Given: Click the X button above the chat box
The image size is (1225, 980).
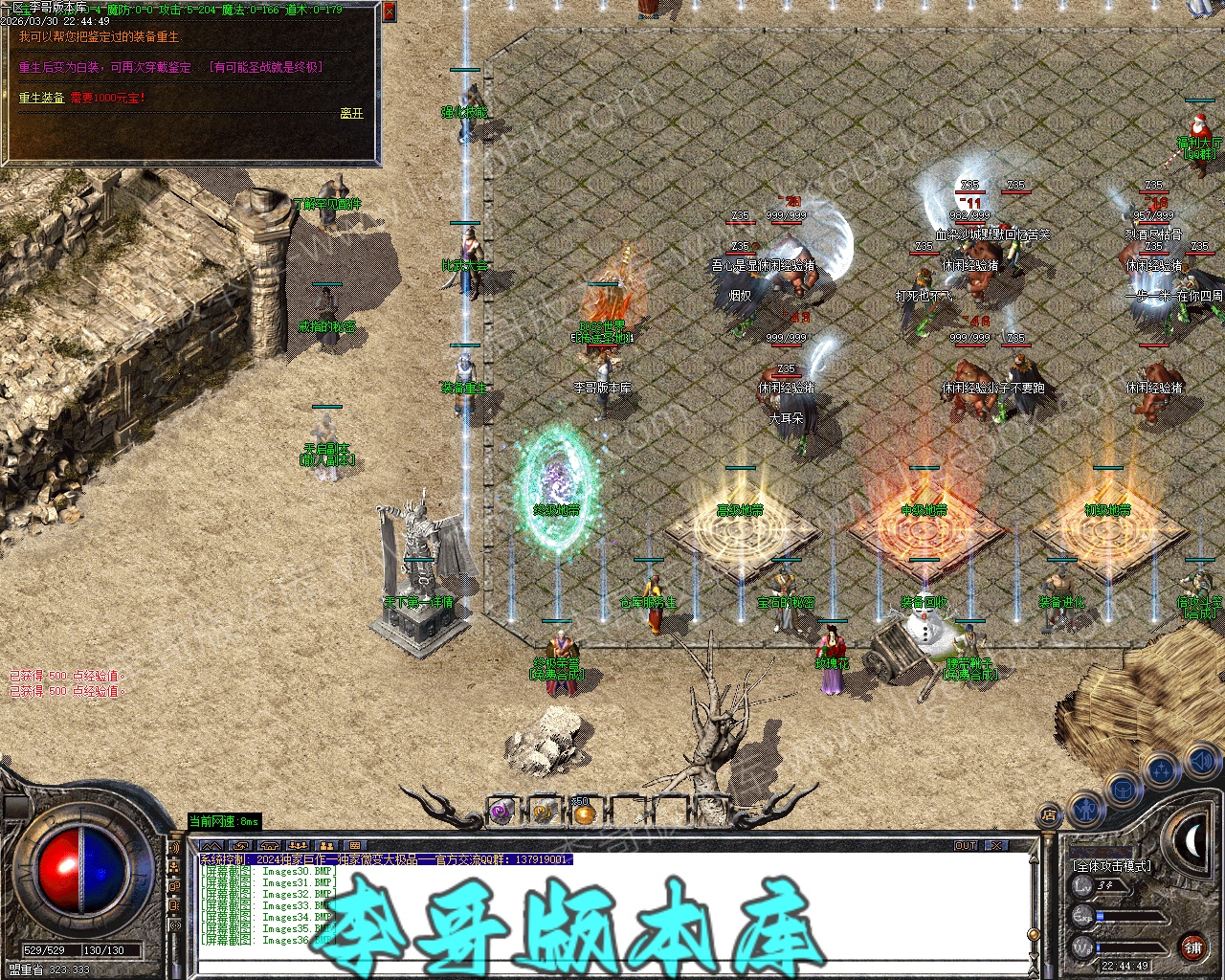Looking at the screenshot, I should pos(997,846).
